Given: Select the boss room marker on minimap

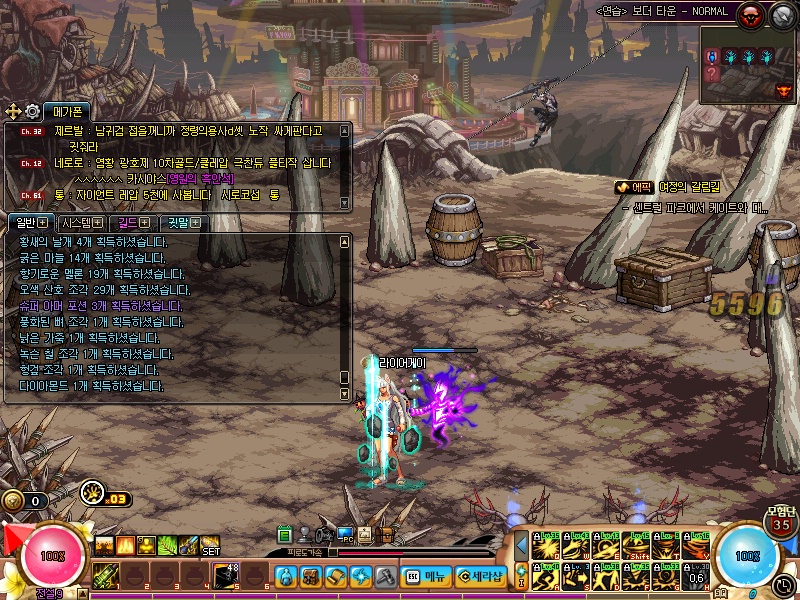Looking at the screenshot, I should pos(783,90).
